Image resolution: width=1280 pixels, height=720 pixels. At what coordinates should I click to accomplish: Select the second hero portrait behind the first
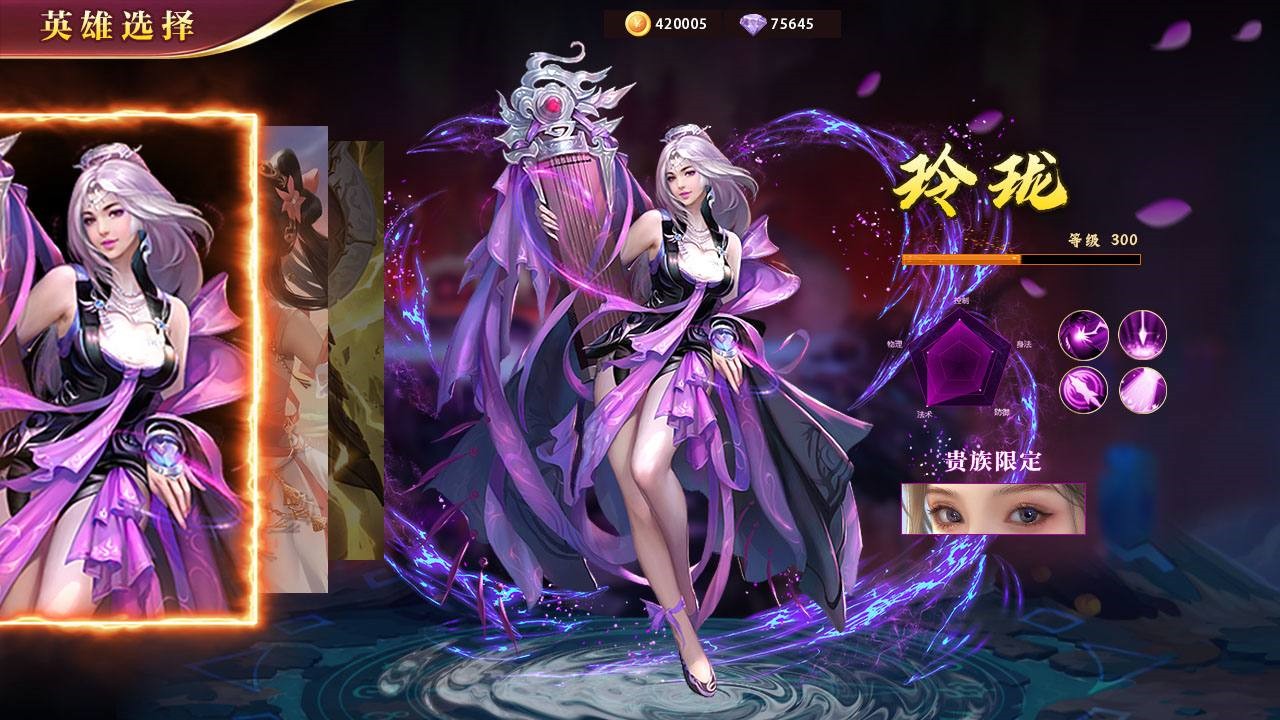[x=295, y=350]
